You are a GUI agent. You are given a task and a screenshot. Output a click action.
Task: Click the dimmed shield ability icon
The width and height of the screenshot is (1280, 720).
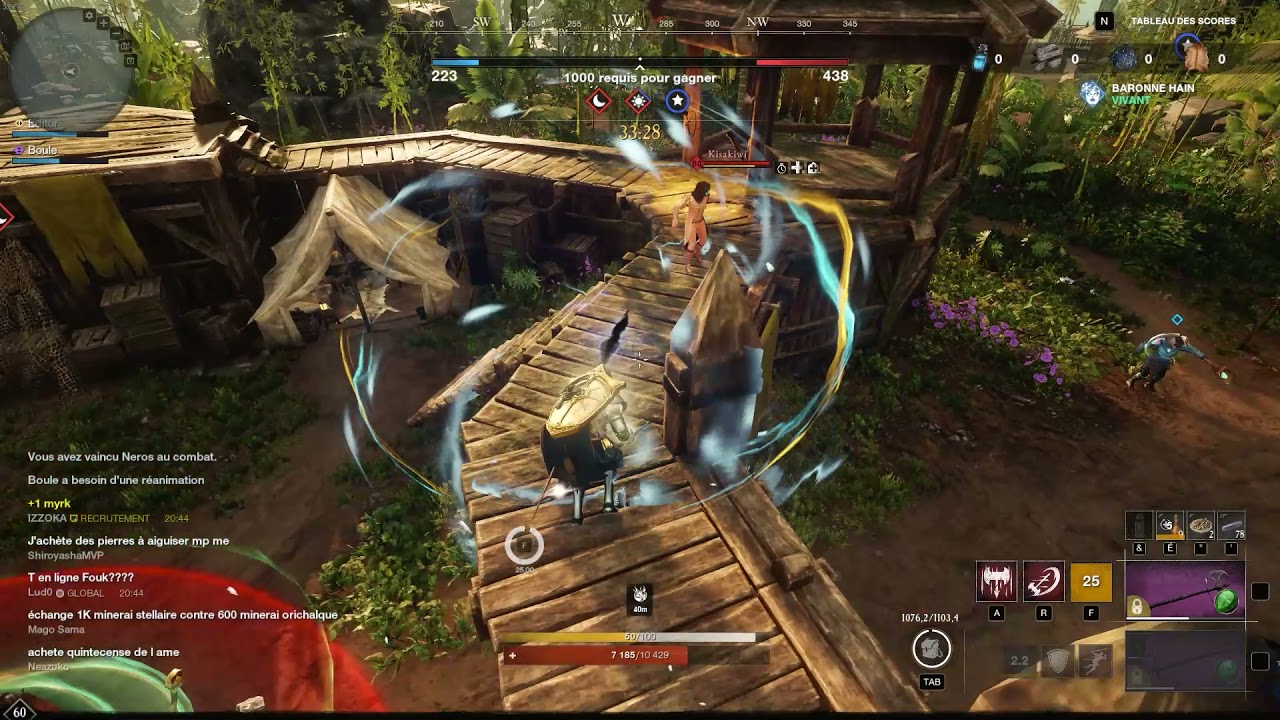[1057, 661]
